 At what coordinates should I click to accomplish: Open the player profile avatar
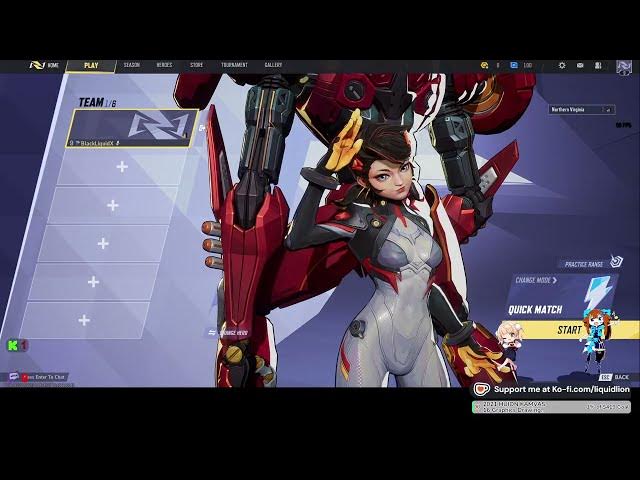[x=624, y=67]
